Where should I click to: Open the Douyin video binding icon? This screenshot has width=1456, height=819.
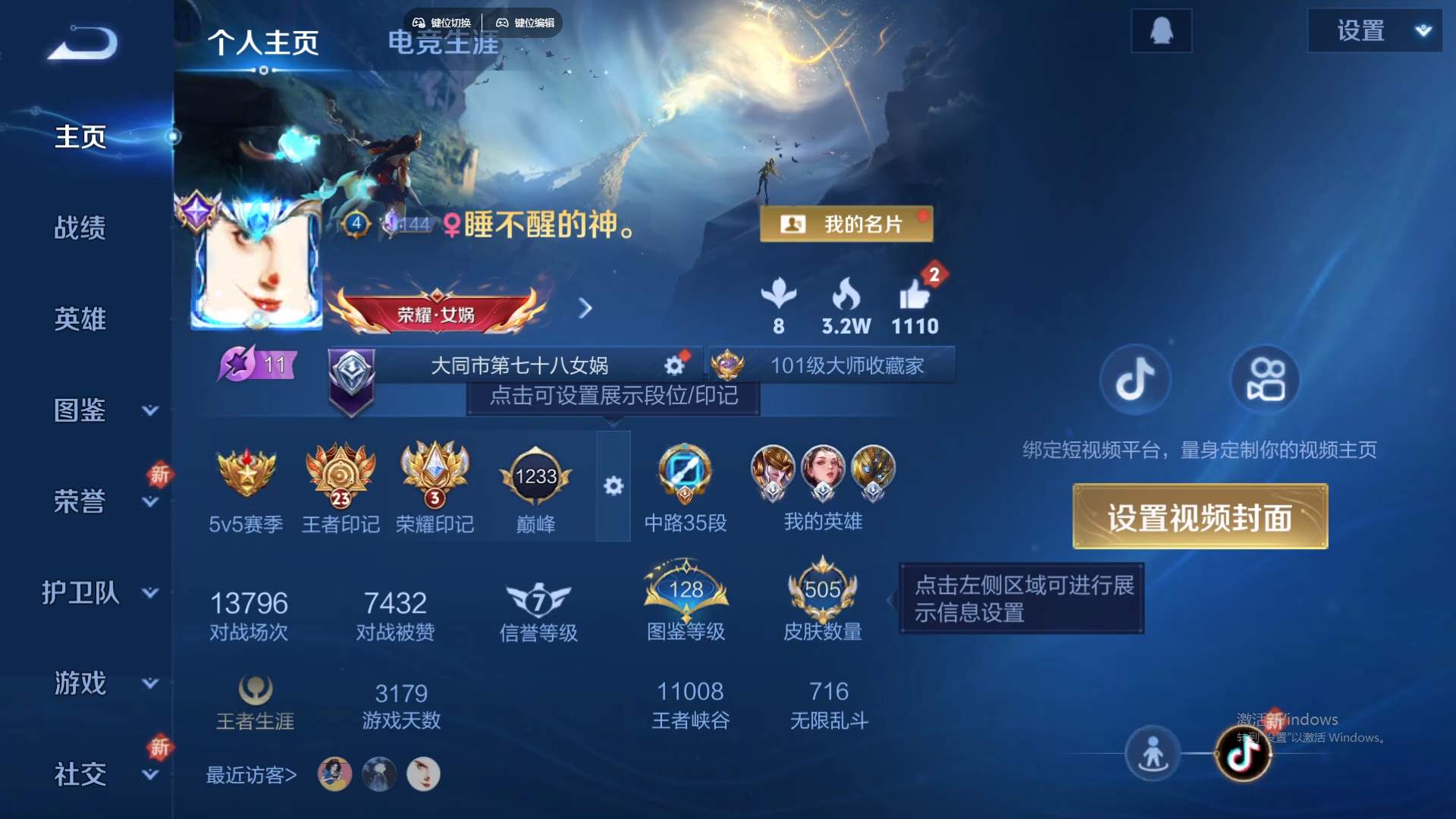1135,380
